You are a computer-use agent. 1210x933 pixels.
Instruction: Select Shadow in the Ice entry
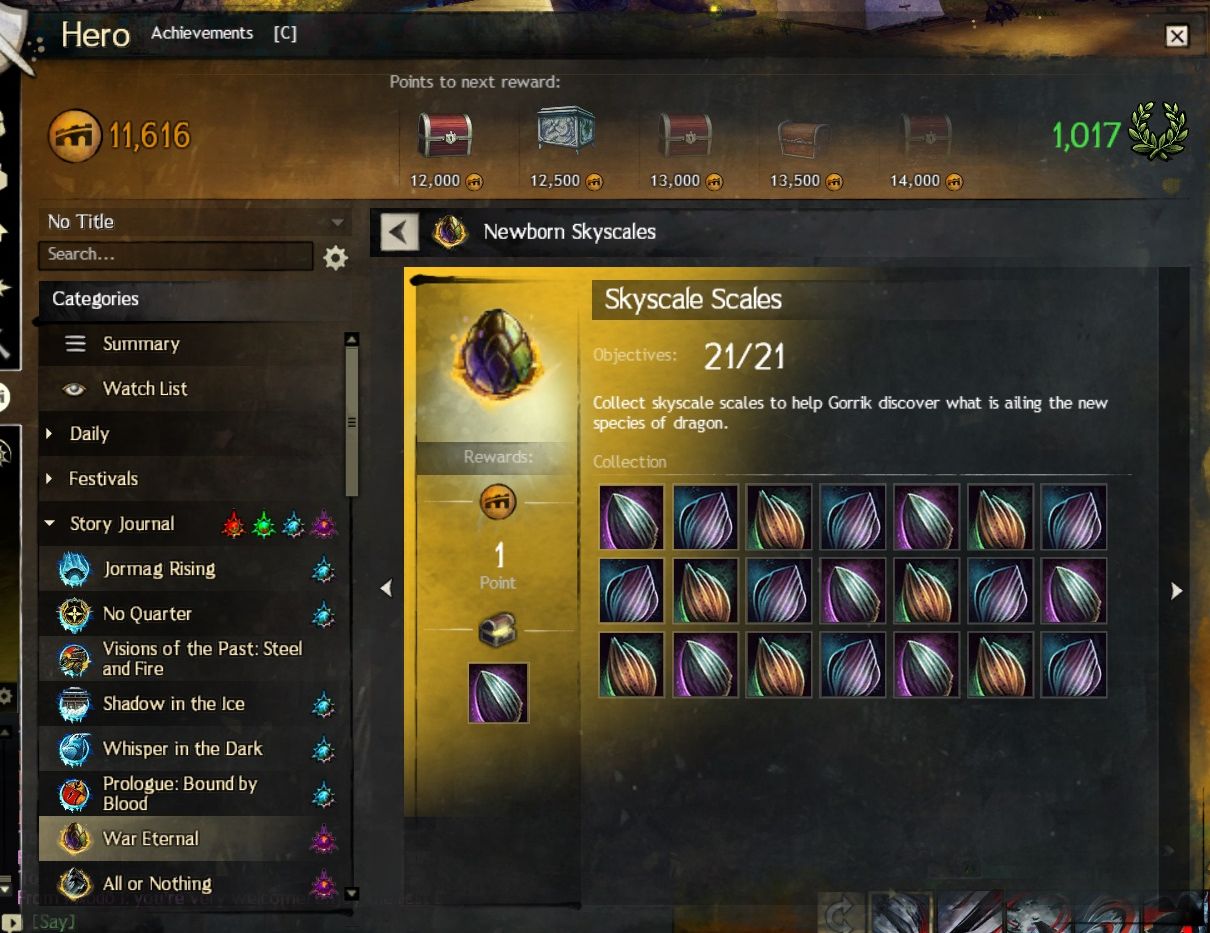tap(173, 704)
